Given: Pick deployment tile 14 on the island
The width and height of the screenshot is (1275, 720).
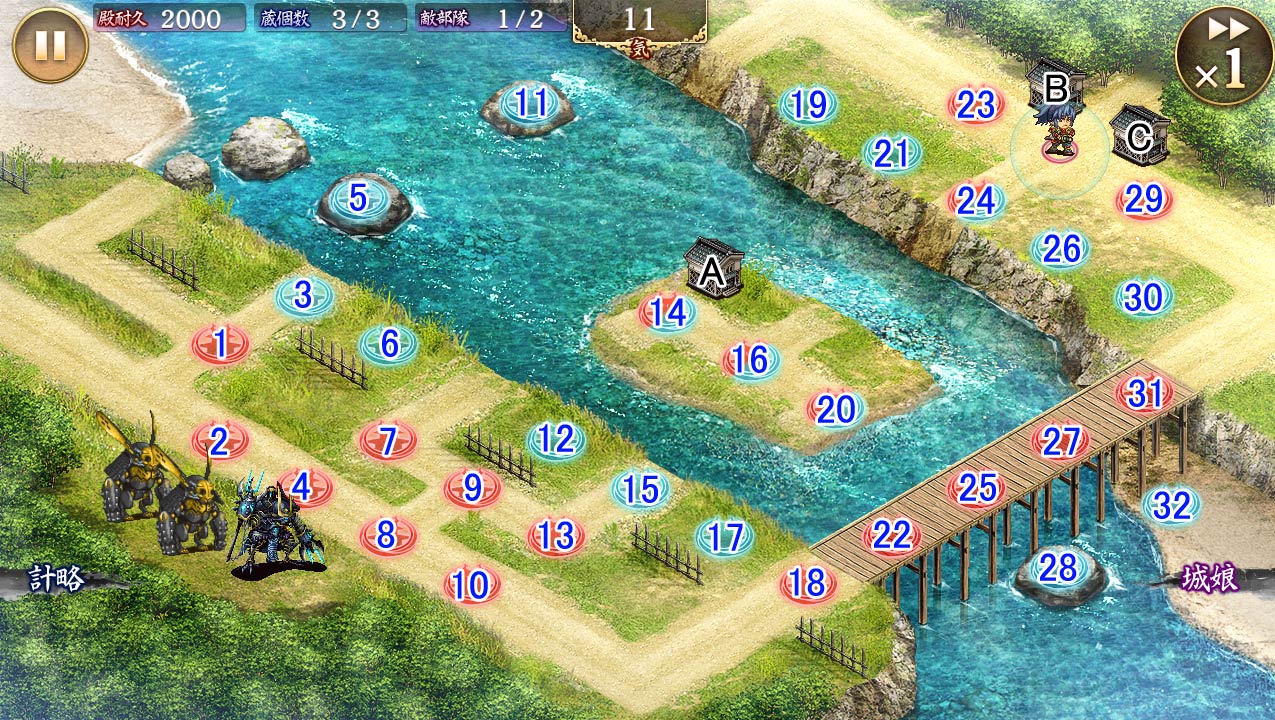Looking at the screenshot, I should coord(668,313).
